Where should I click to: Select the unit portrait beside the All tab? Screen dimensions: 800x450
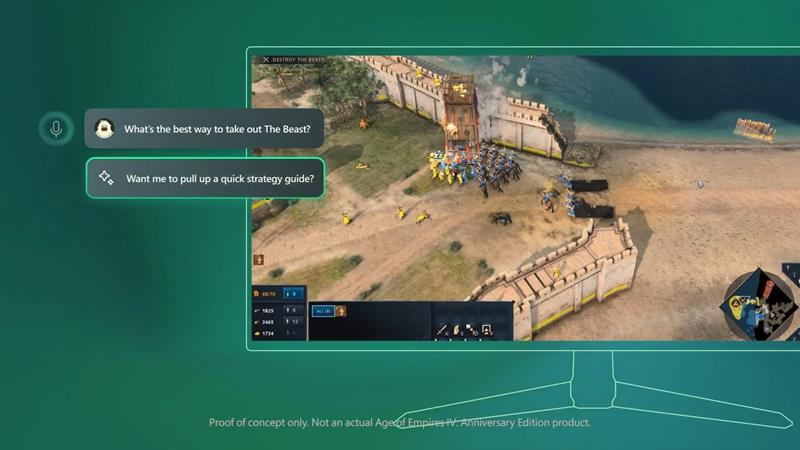(340, 311)
